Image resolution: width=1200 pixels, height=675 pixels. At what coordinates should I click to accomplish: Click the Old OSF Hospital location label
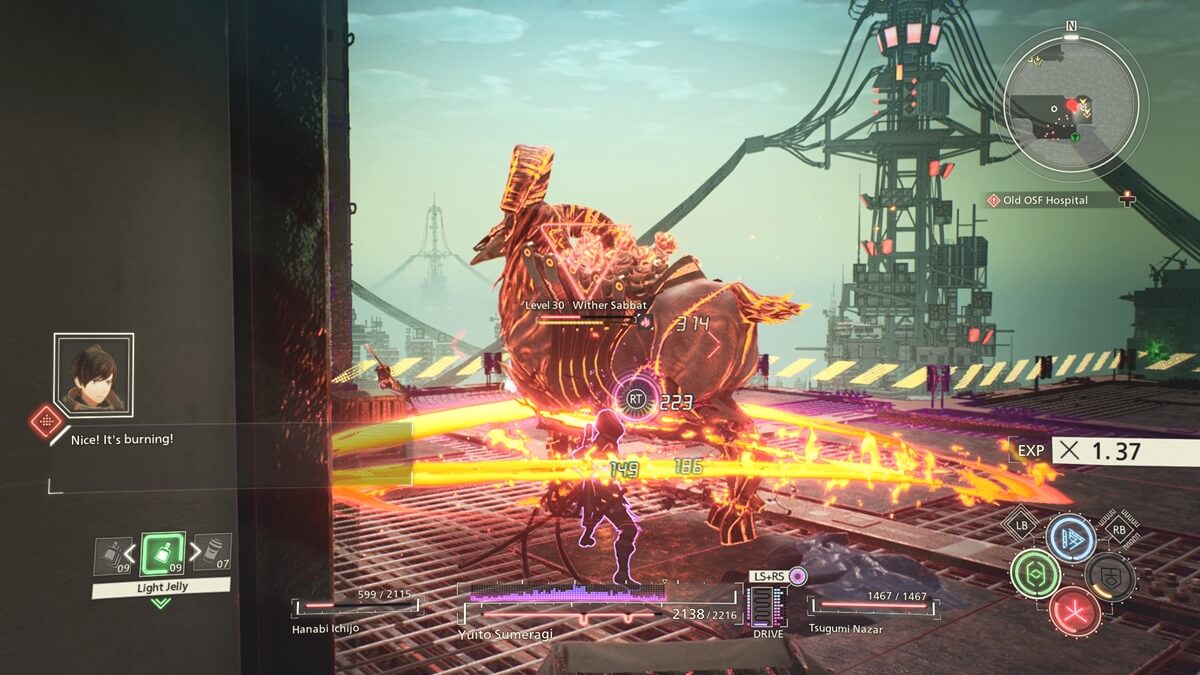(x=1052, y=200)
